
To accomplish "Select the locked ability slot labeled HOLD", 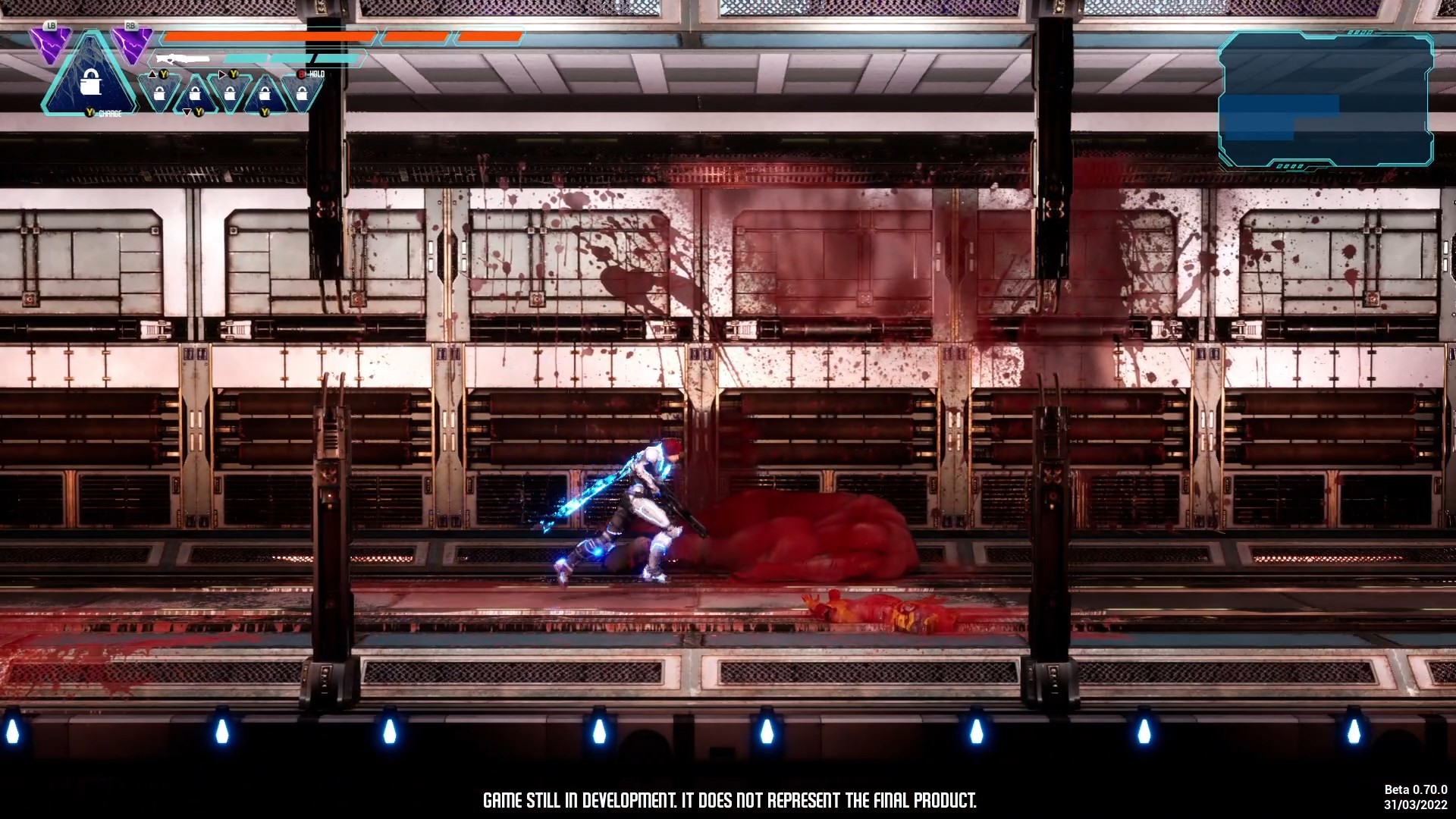I will point(302,94).
